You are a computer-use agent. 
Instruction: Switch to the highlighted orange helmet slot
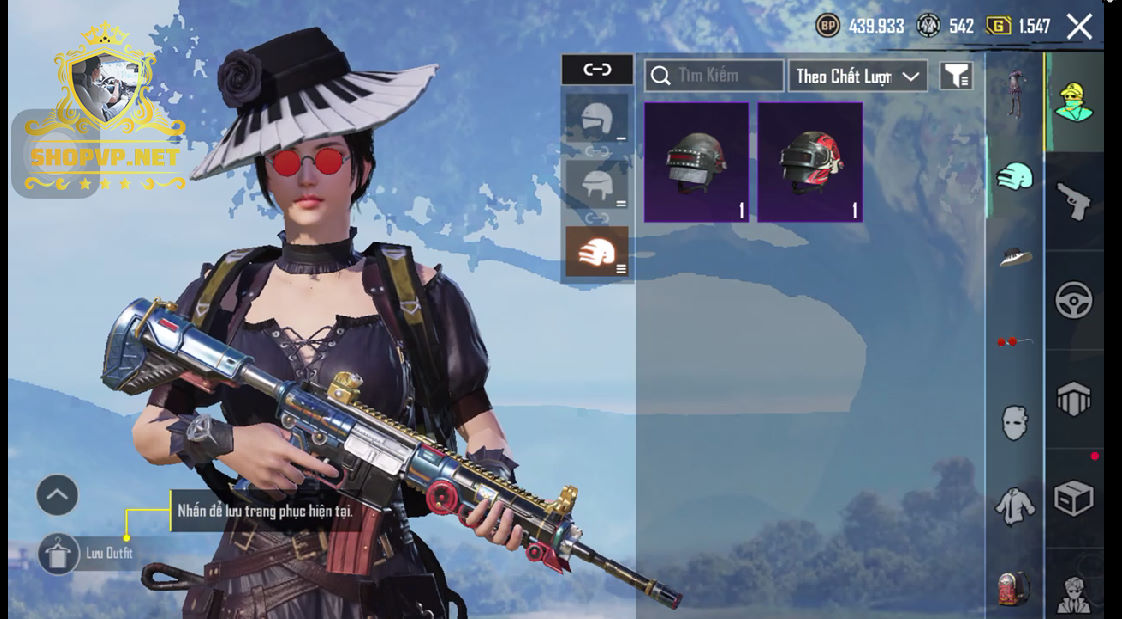pos(596,251)
